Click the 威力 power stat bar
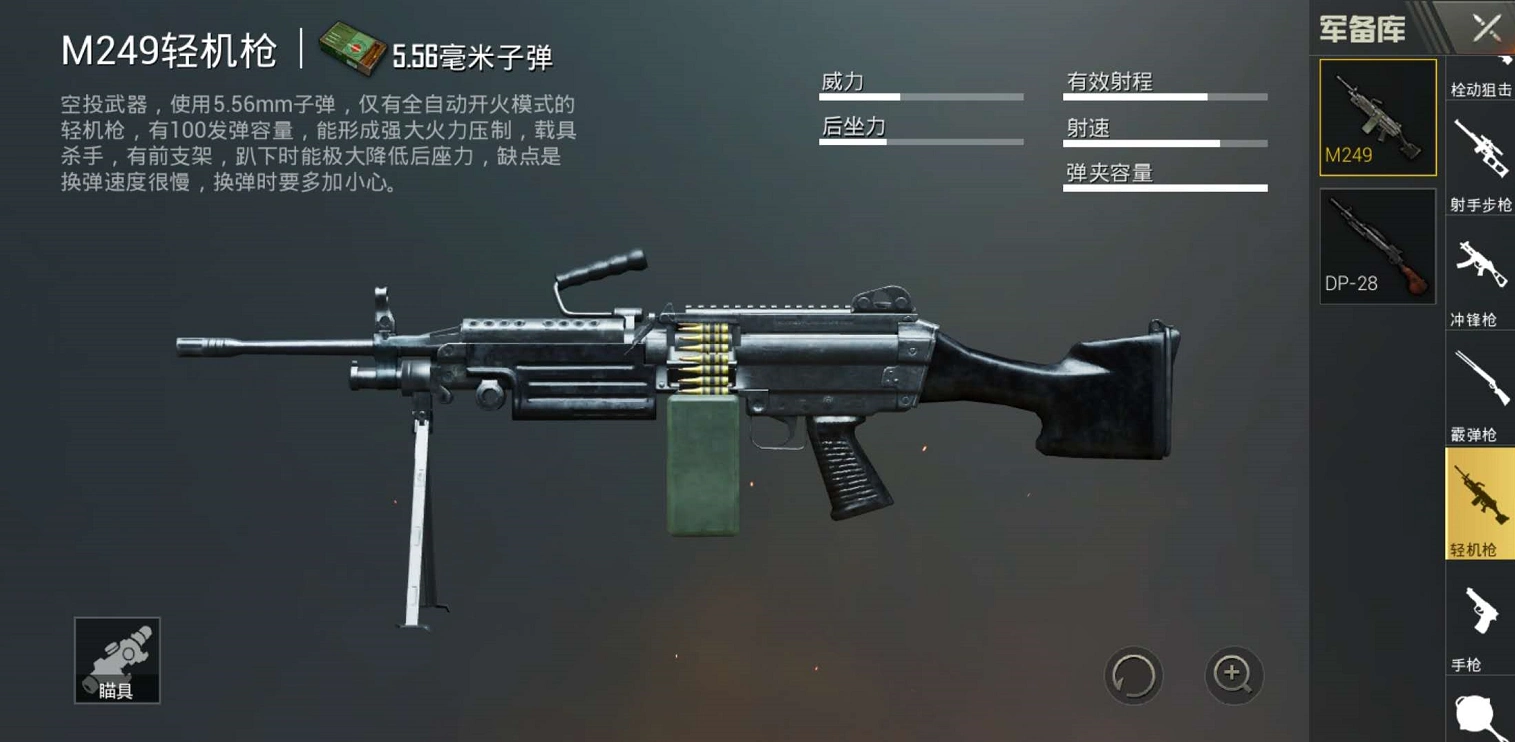The width and height of the screenshot is (1515, 742). click(x=920, y=96)
